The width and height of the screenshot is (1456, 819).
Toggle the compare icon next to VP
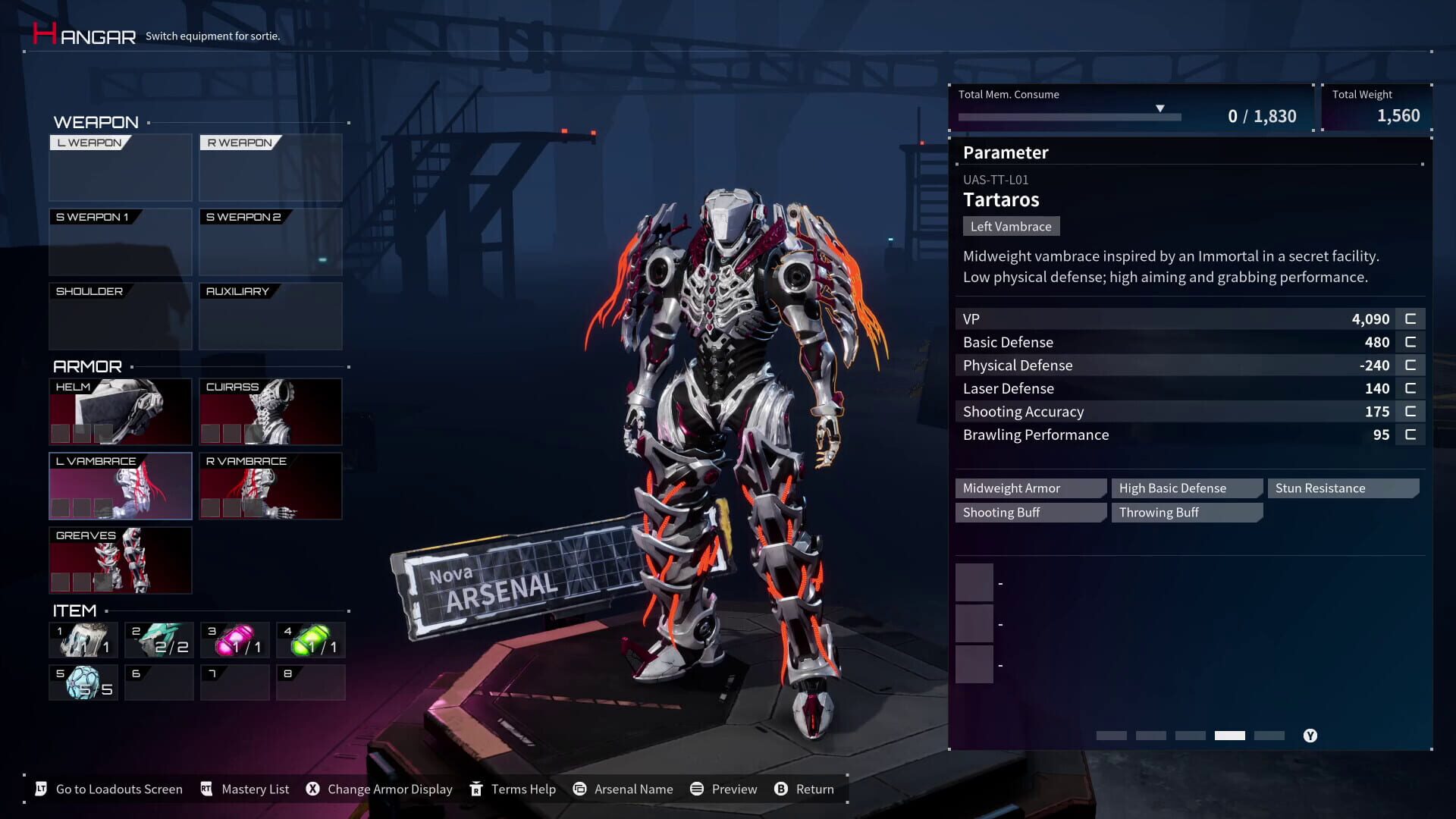pos(1410,318)
